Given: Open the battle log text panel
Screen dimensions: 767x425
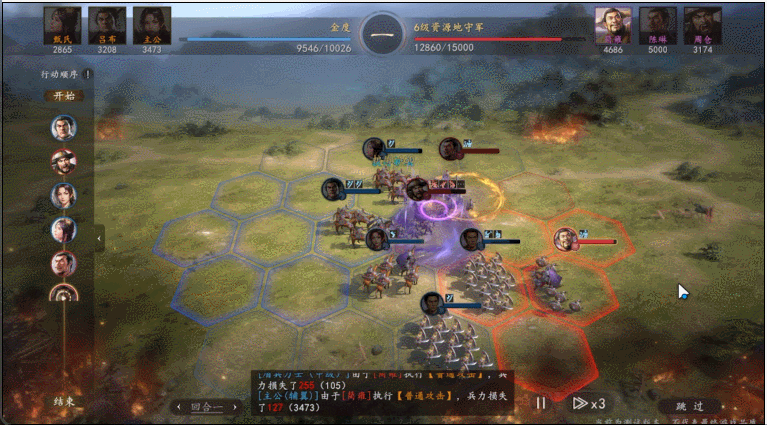Looking at the screenshot, I should tap(385, 388).
